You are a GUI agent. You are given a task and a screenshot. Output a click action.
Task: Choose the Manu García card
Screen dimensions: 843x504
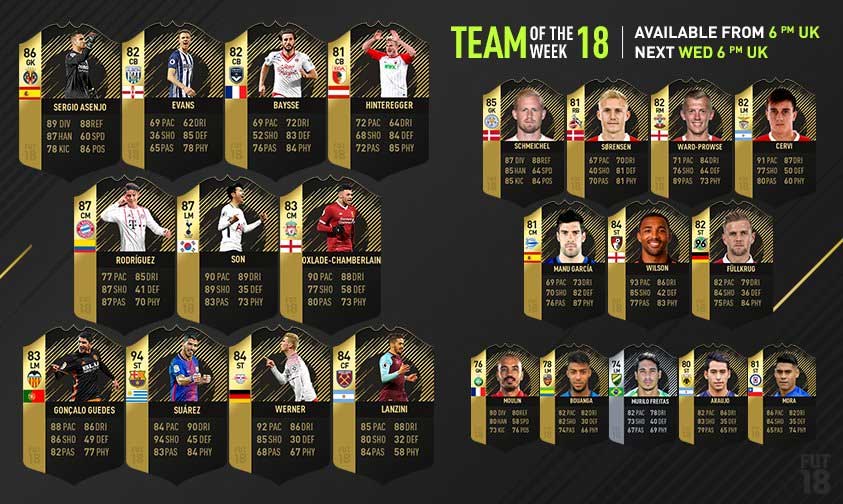coord(562,262)
